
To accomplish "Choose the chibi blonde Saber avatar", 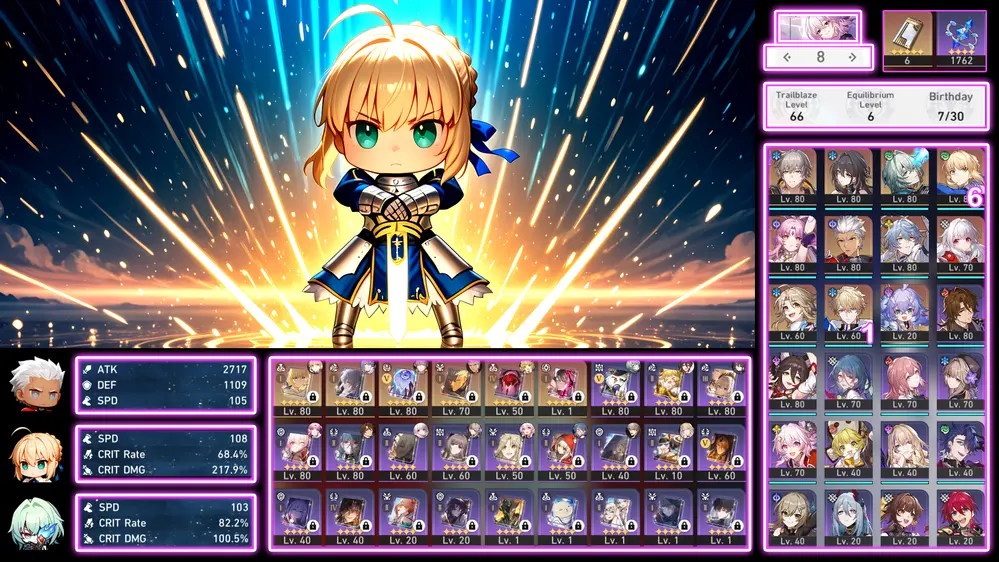I will (x=37, y=454).
